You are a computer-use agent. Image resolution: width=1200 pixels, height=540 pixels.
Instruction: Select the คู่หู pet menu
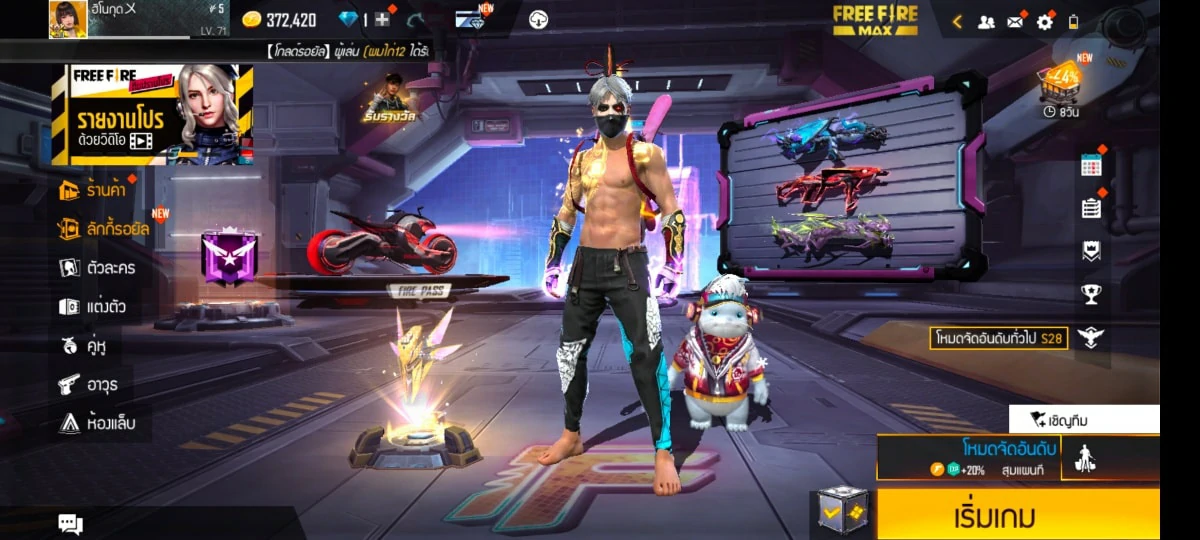tap(83, 345)
